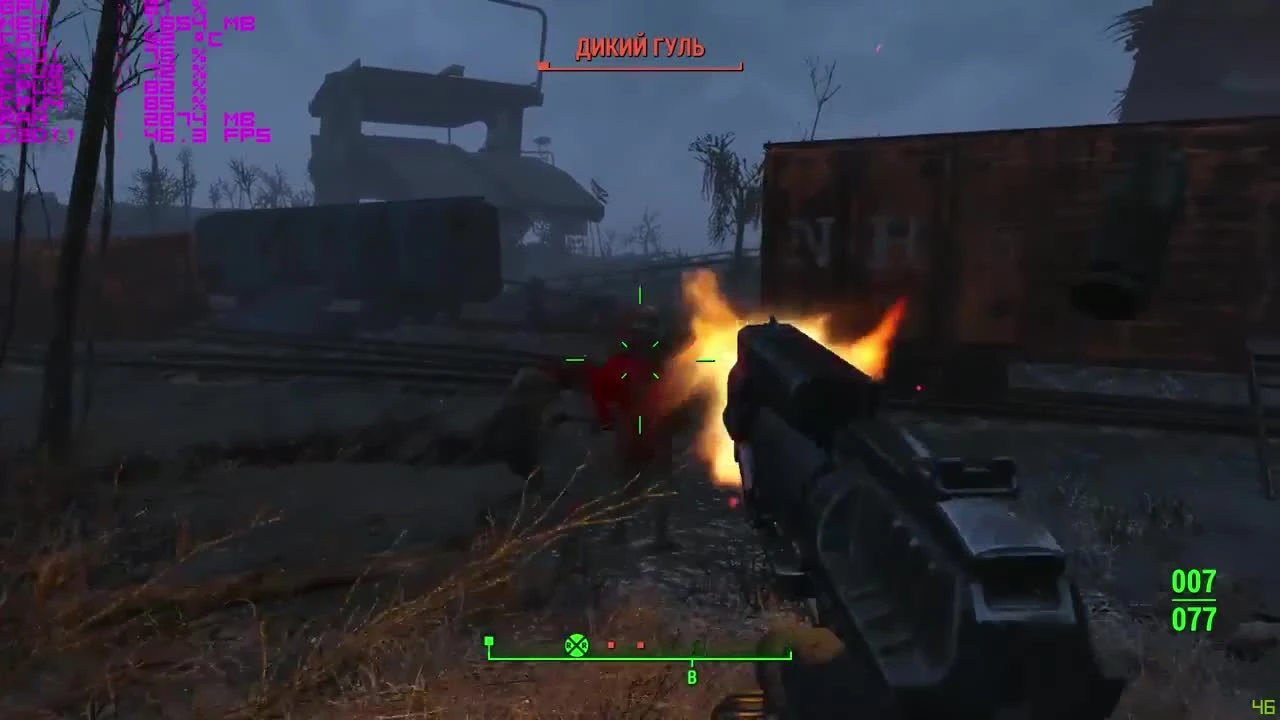
Task: Click the second red enemy dot on compass
Action: click(x=640, y=645)
